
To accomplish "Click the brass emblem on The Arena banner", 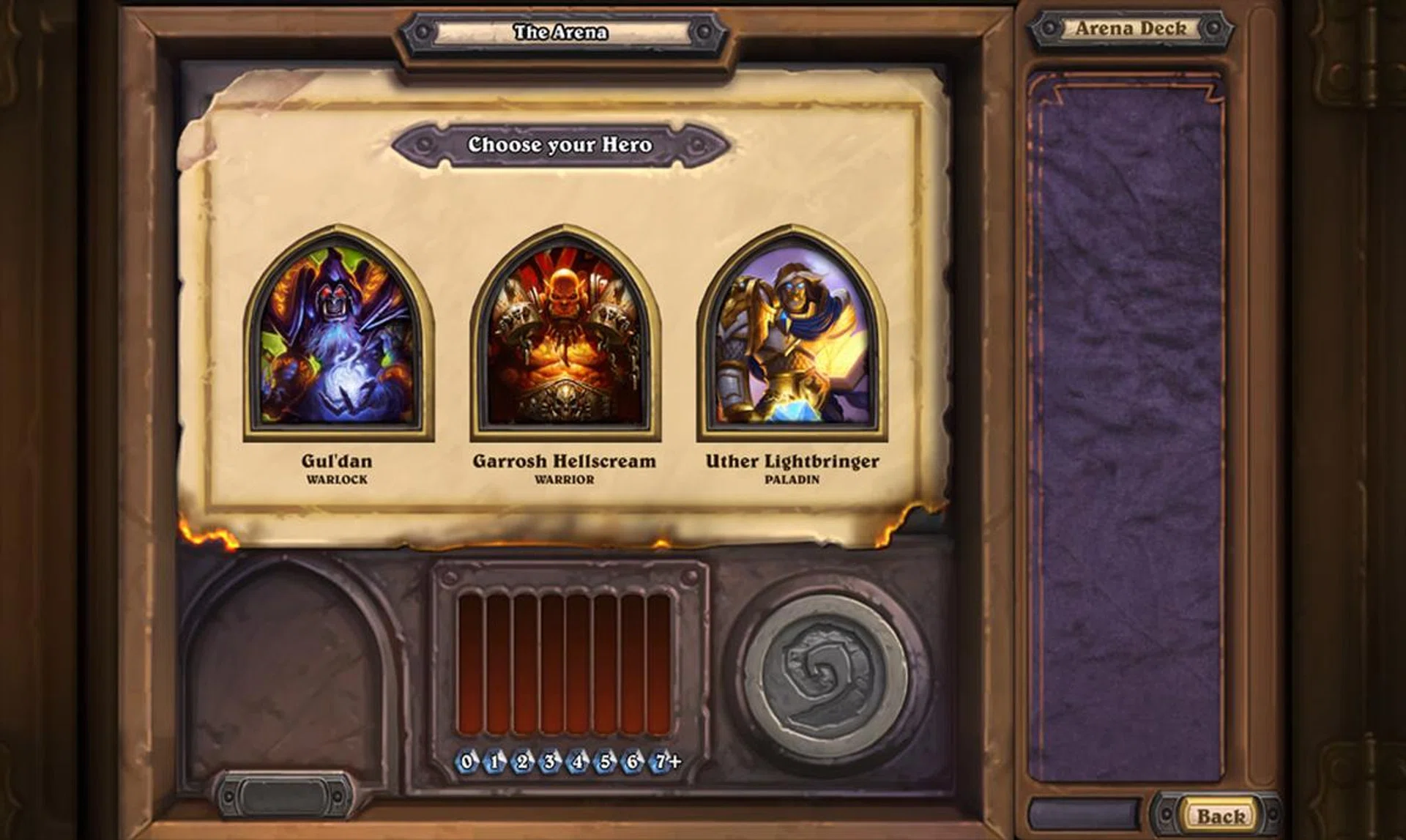I will (x=422, y=31).
